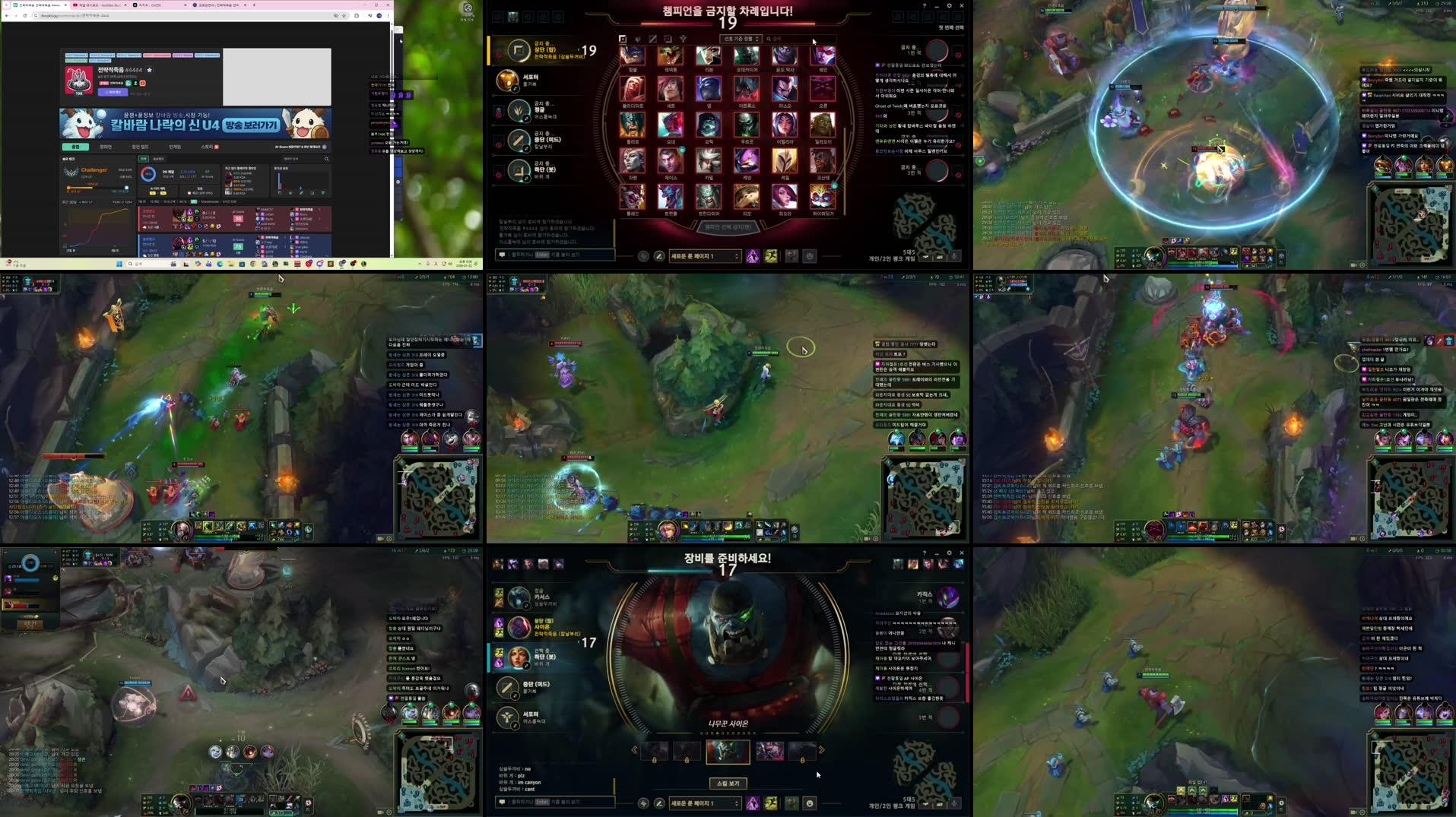Click the 스킬 보기 button on the loadout screen
This screenshot has height=817, width=1456.
(728, 784)
